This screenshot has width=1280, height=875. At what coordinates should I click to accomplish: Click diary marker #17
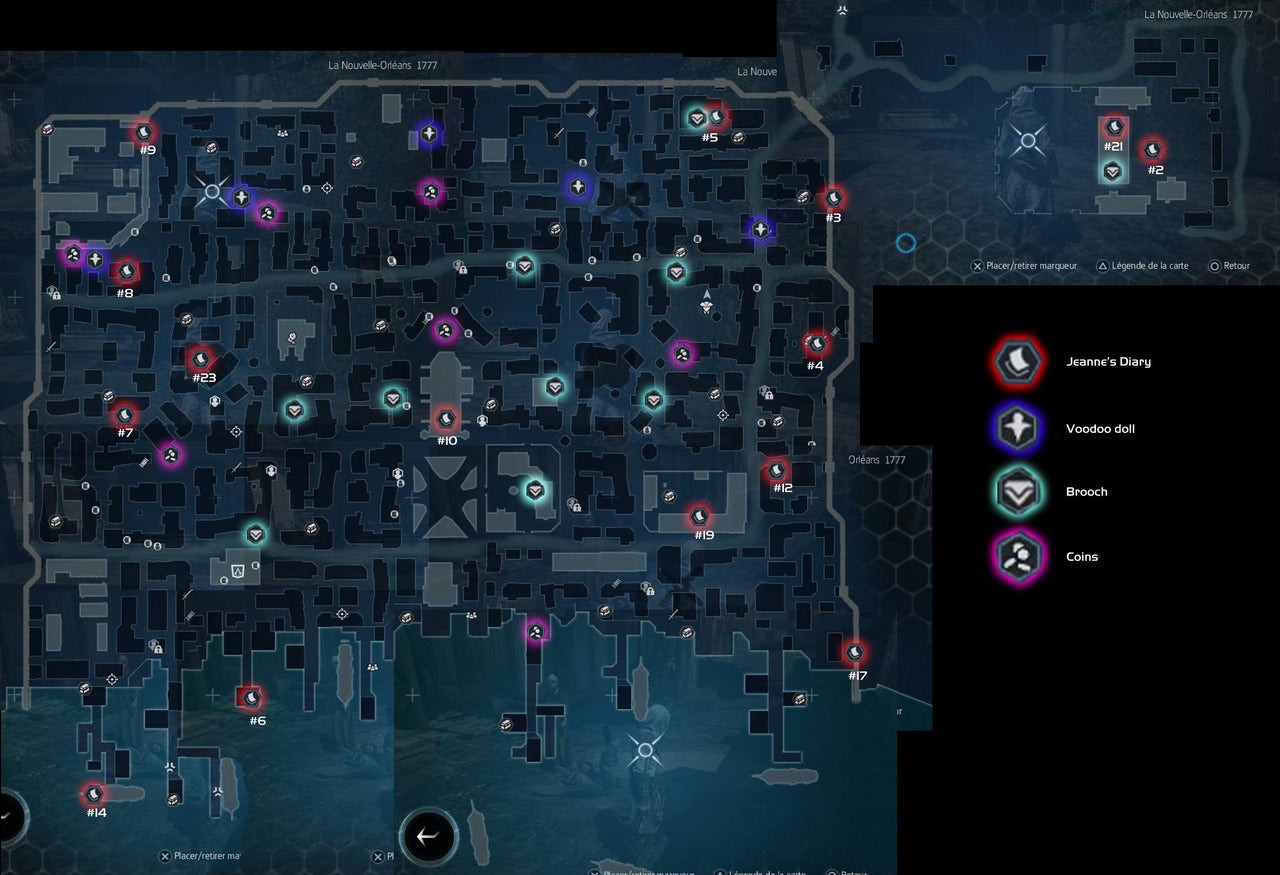click(854, 653)
